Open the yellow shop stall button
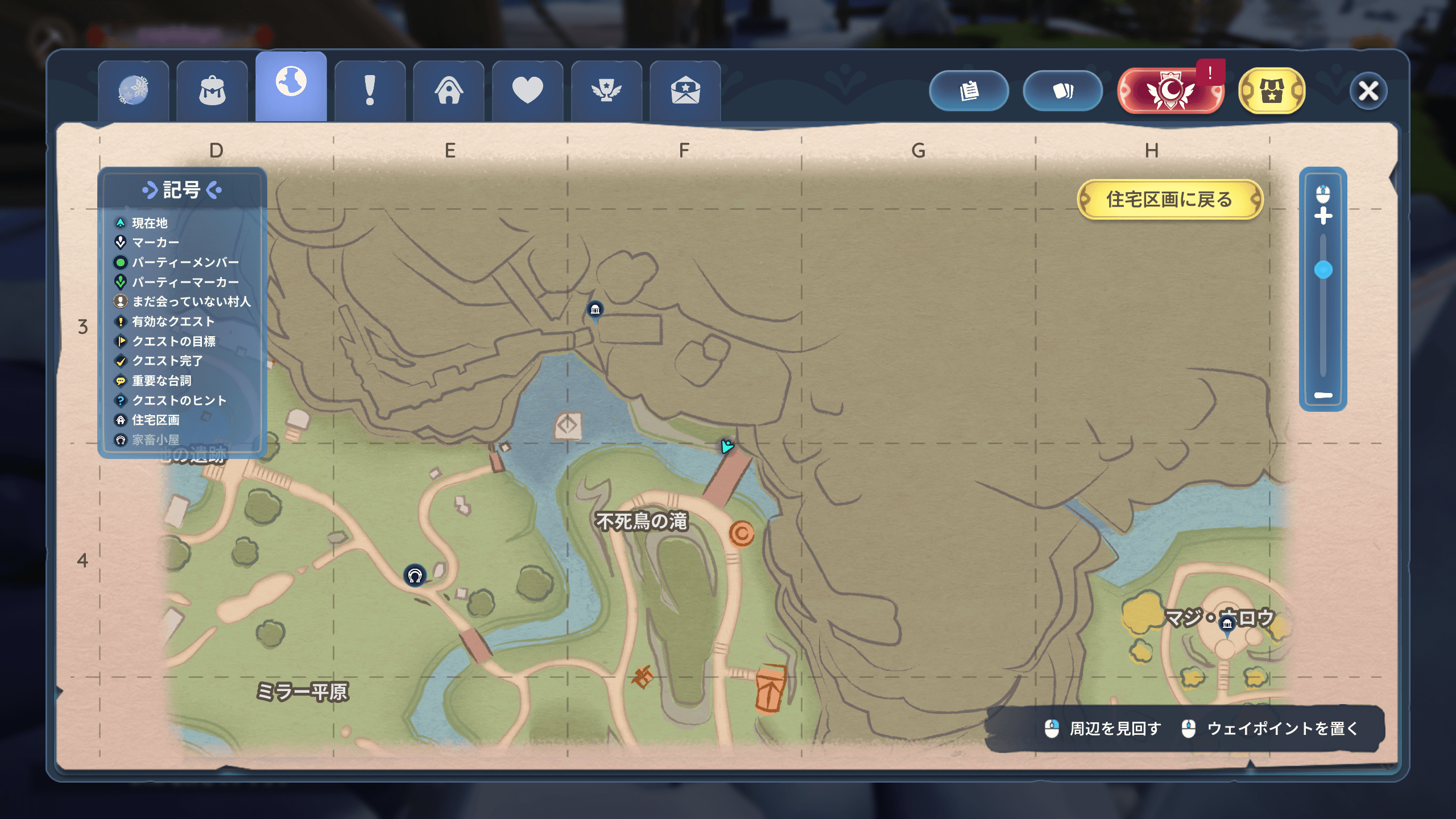 pyautogui.click(x=1272, y=91)
